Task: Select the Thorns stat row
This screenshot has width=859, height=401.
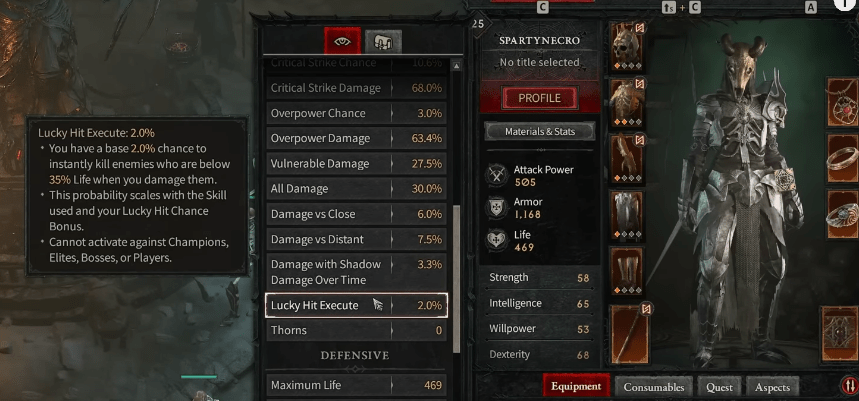Action: click(x=356, y=330)
